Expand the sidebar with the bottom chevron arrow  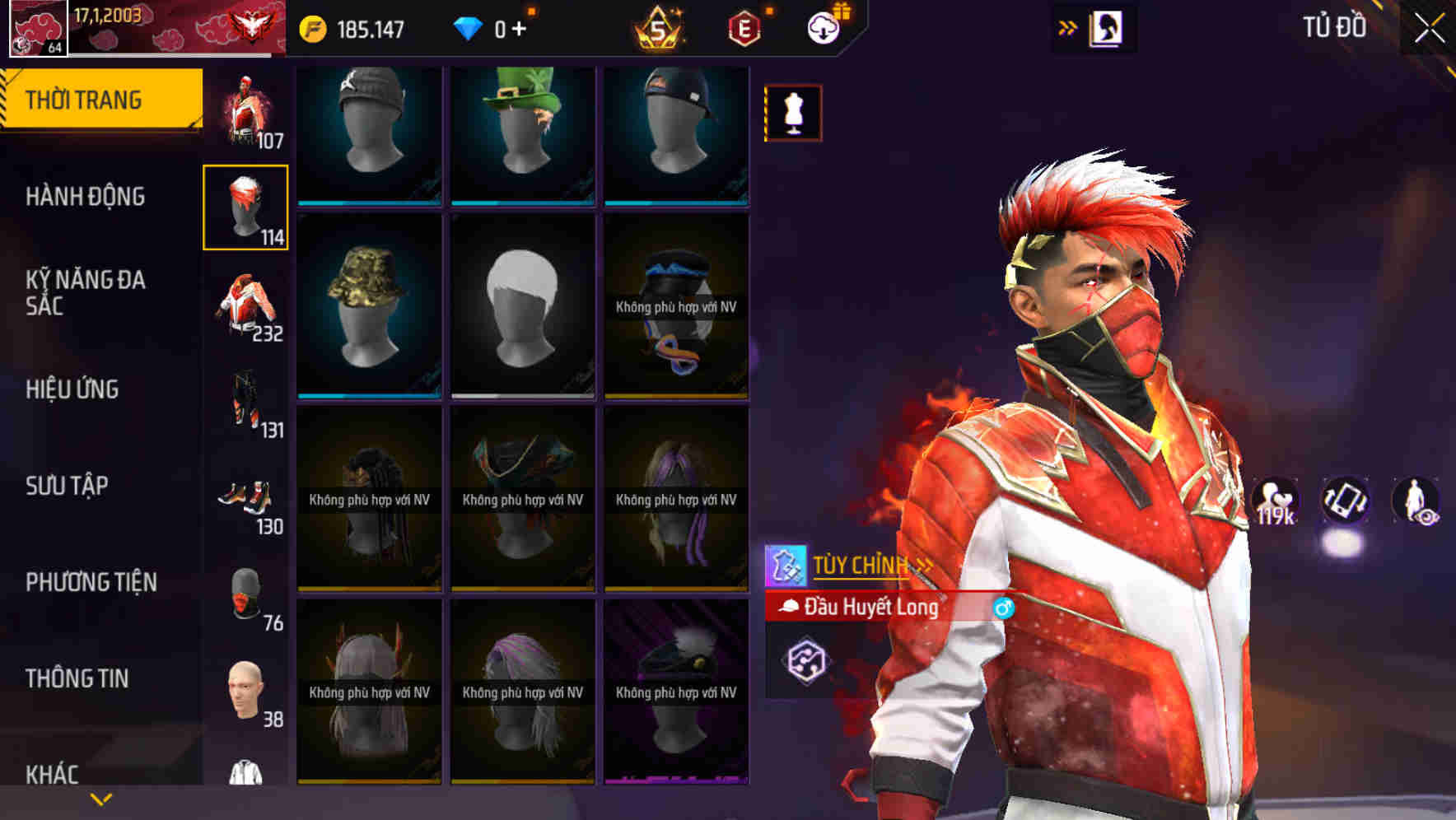[x=100, y=798]
